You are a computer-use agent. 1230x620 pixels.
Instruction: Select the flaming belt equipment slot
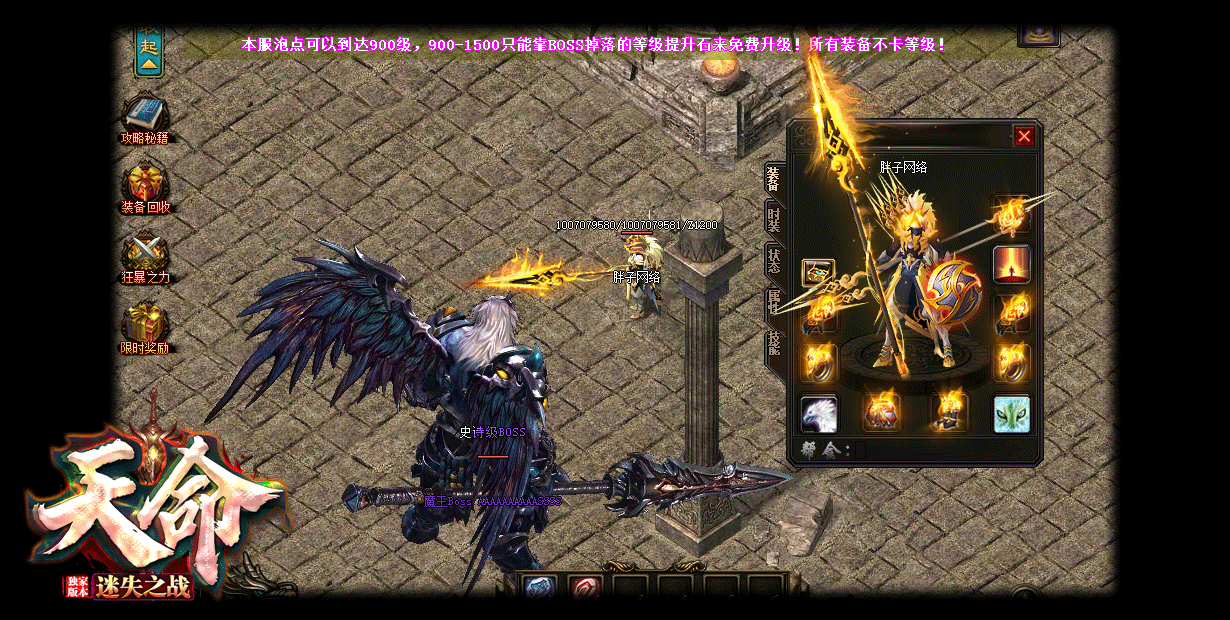coord(881,411)
